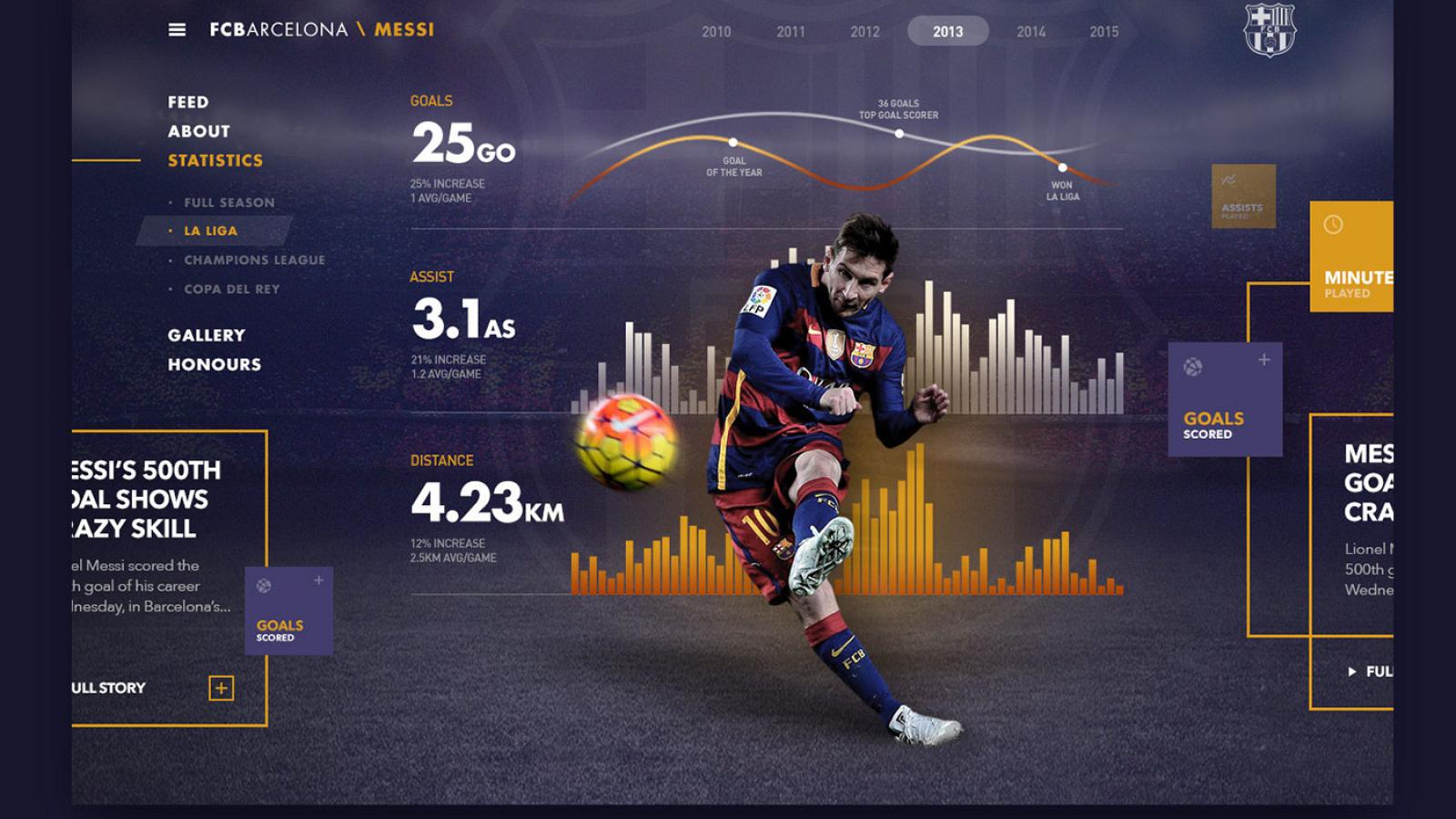
Task: Click the clock icon on Minutes Played card
Action: [x=1331, y=226]
